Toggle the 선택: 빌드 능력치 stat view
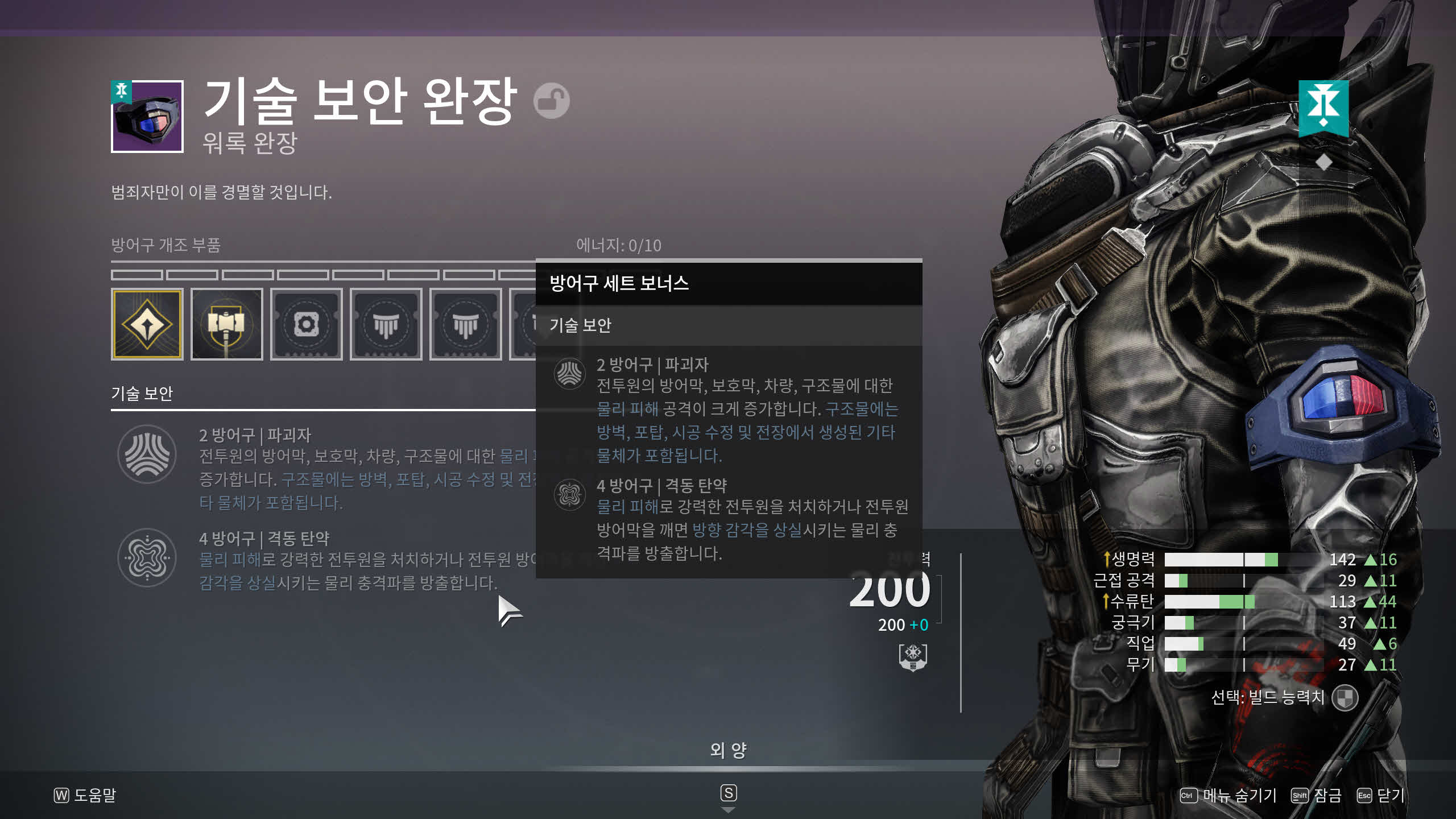 [1345, 698]
